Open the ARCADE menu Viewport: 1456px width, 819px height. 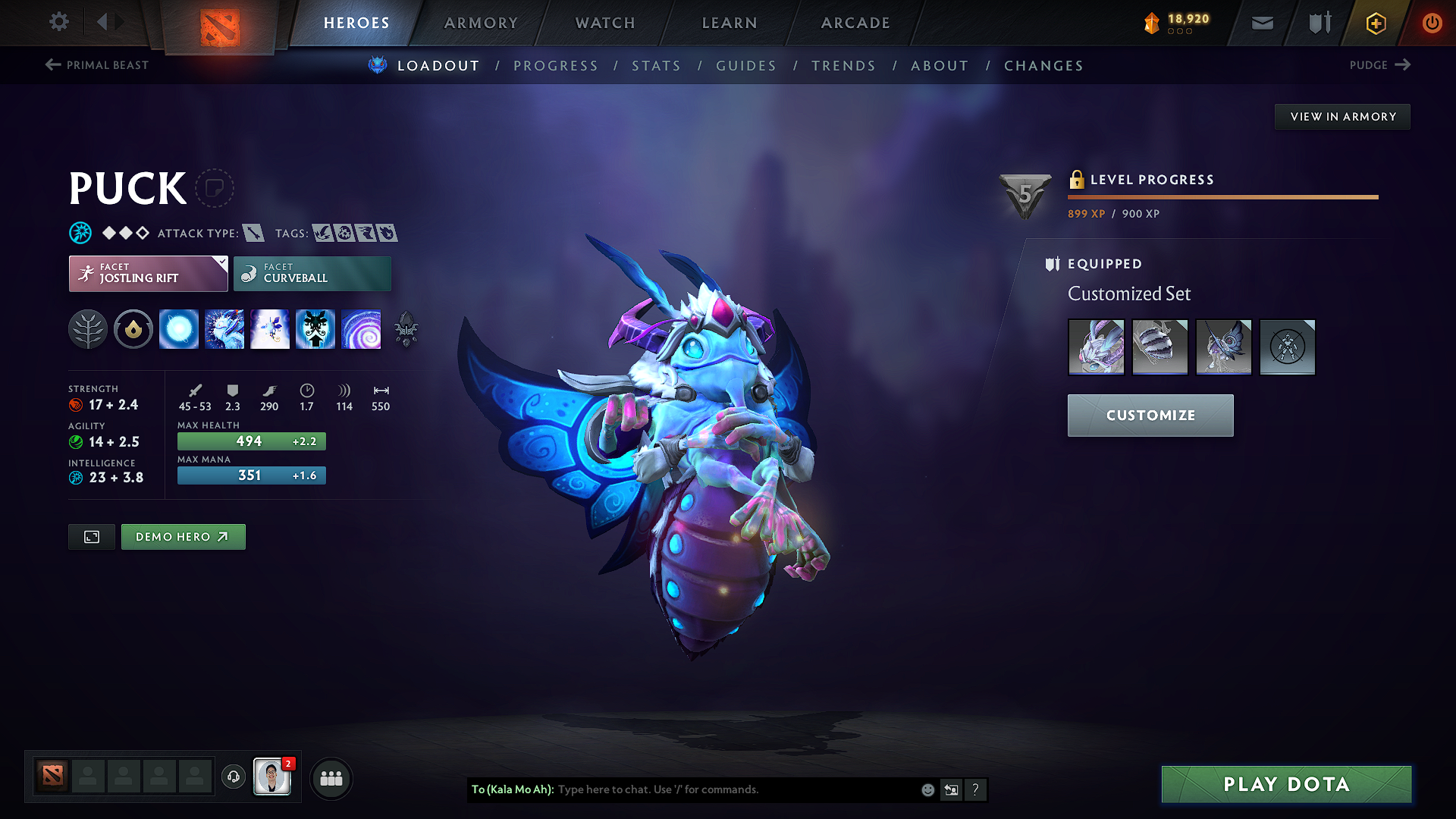855,23
